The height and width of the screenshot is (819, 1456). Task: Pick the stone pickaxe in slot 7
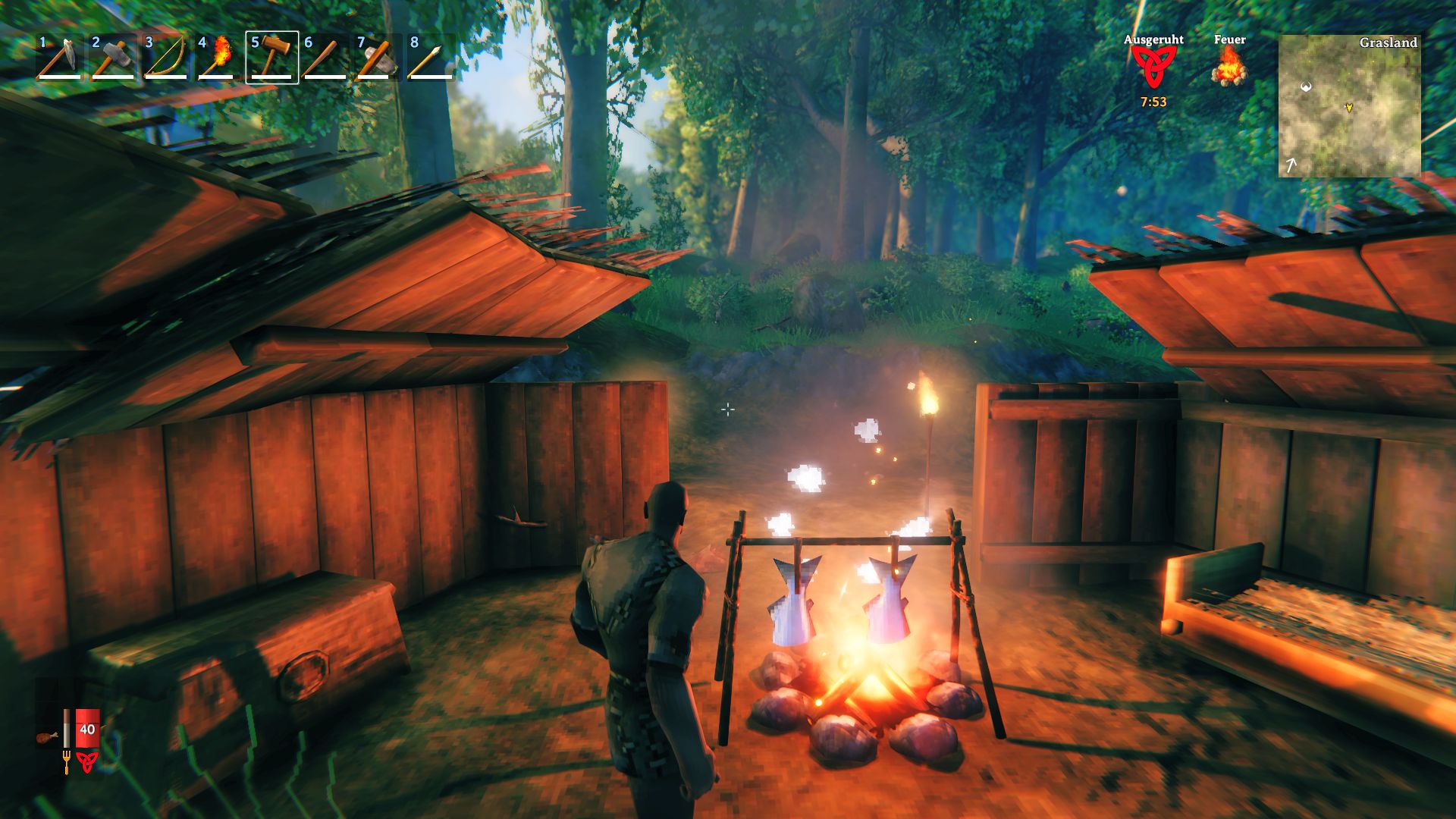coord(378,57)
